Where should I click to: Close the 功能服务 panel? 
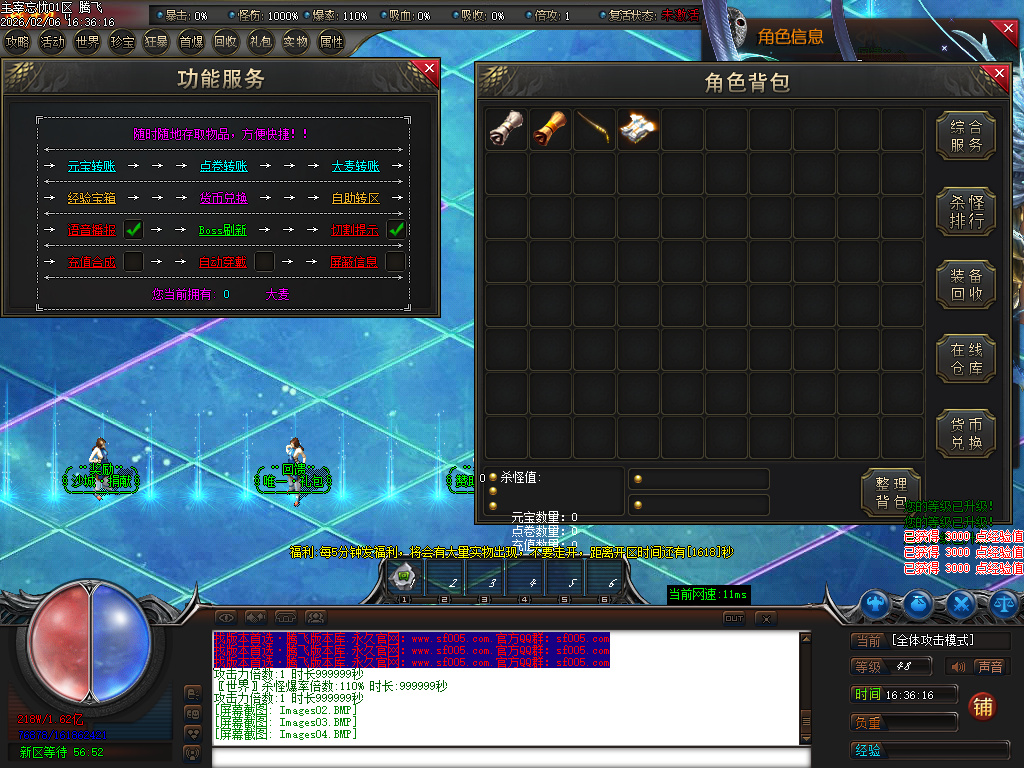coord(429,68)
